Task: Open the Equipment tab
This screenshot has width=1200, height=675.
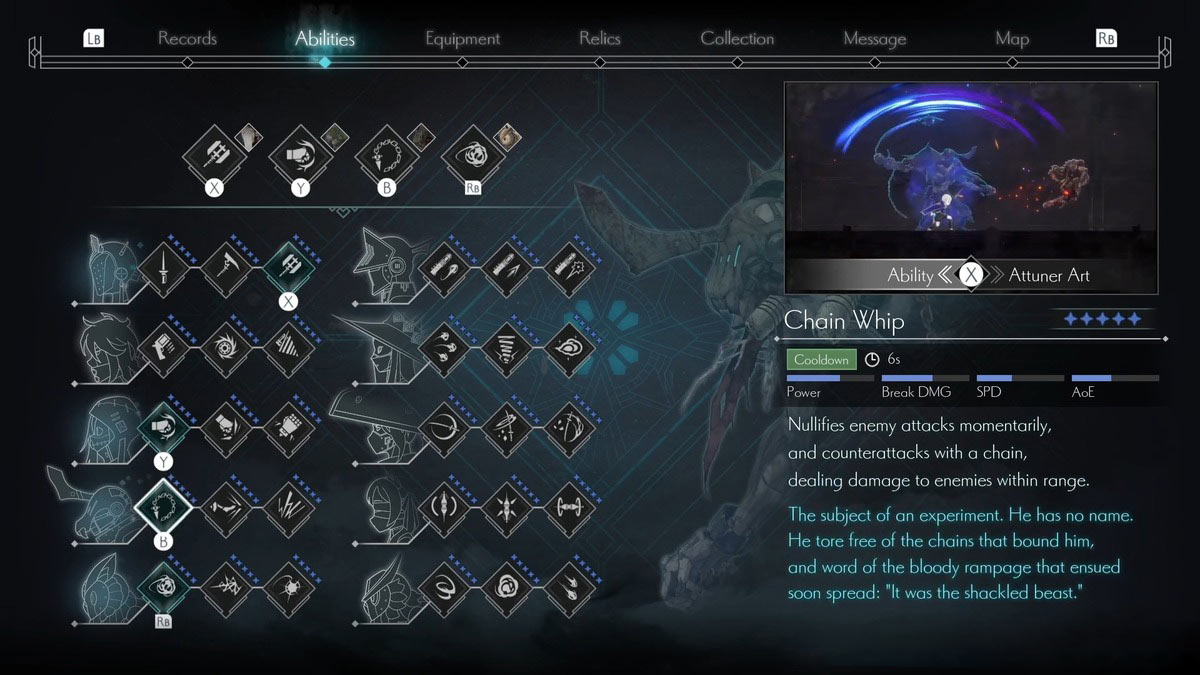Action: click(x=462, y=39)
